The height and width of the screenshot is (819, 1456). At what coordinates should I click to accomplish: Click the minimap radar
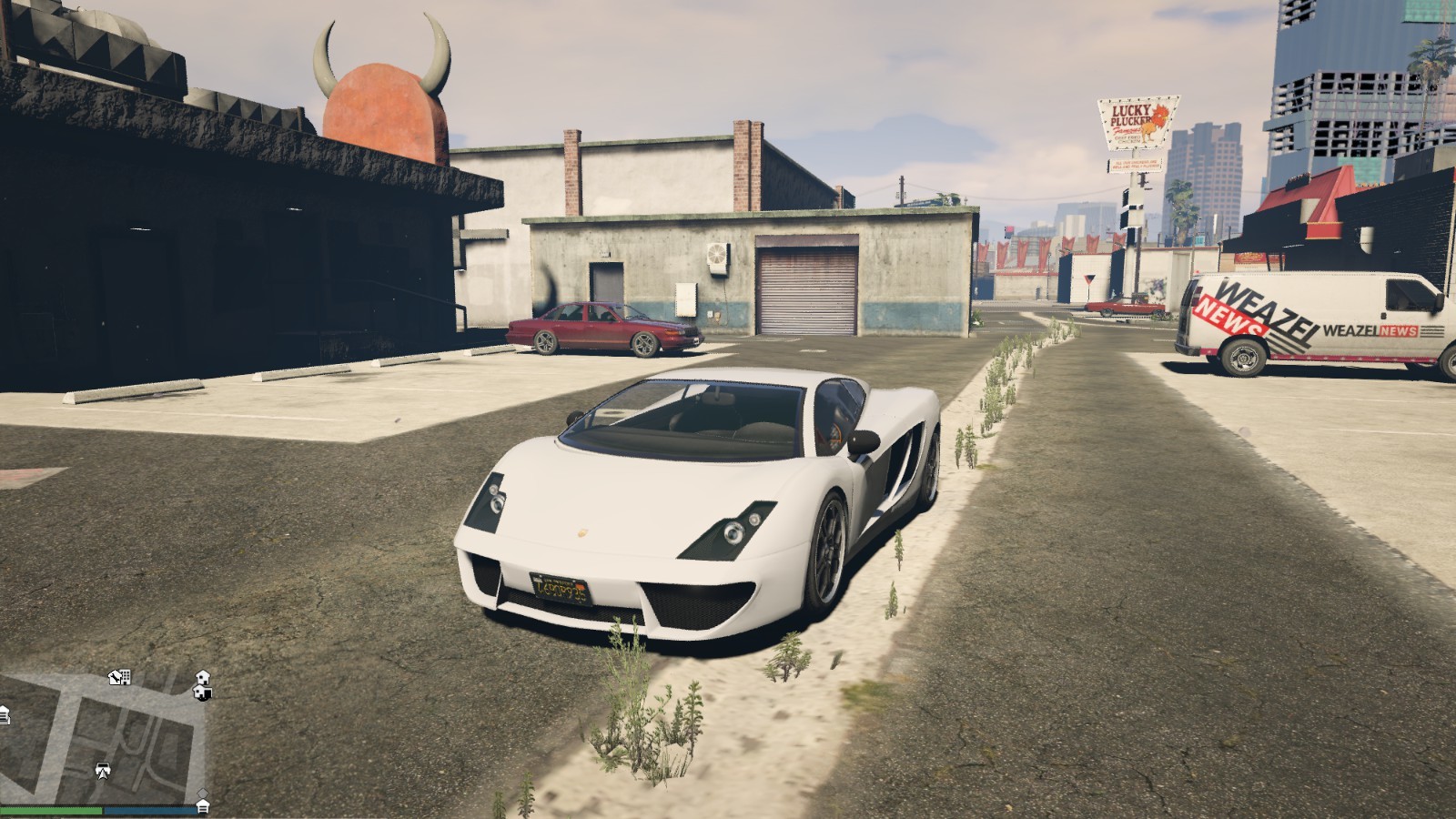click(103, 737)
